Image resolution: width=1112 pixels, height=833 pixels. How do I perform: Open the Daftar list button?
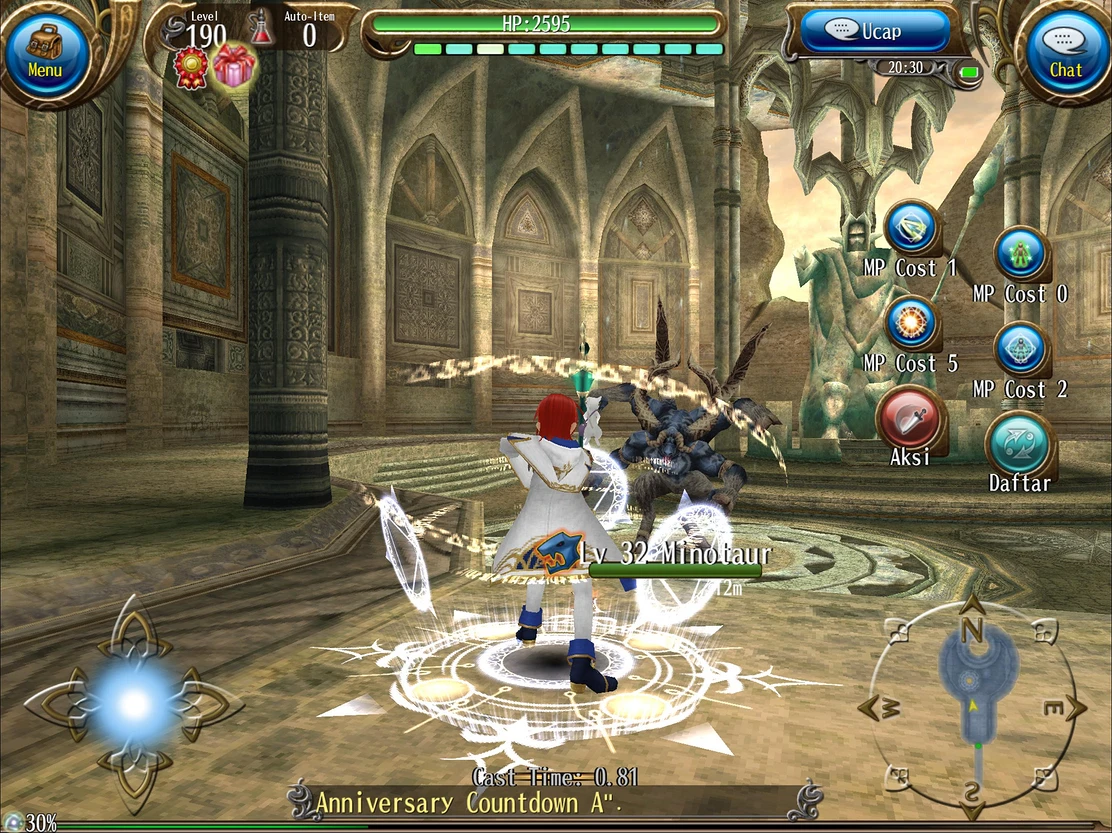point(1020,444)
